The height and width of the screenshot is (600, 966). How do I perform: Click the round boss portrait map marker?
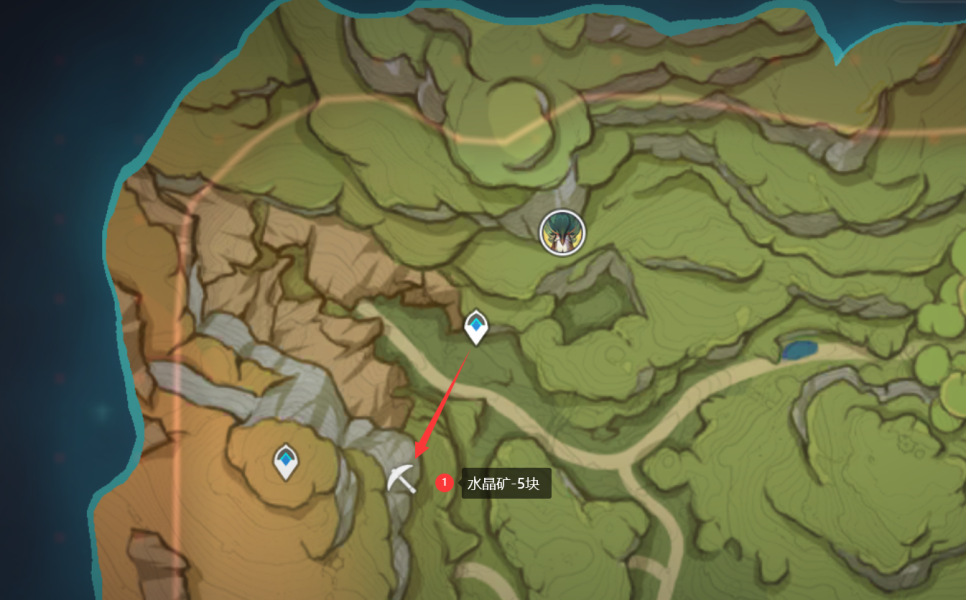[561, 232]
